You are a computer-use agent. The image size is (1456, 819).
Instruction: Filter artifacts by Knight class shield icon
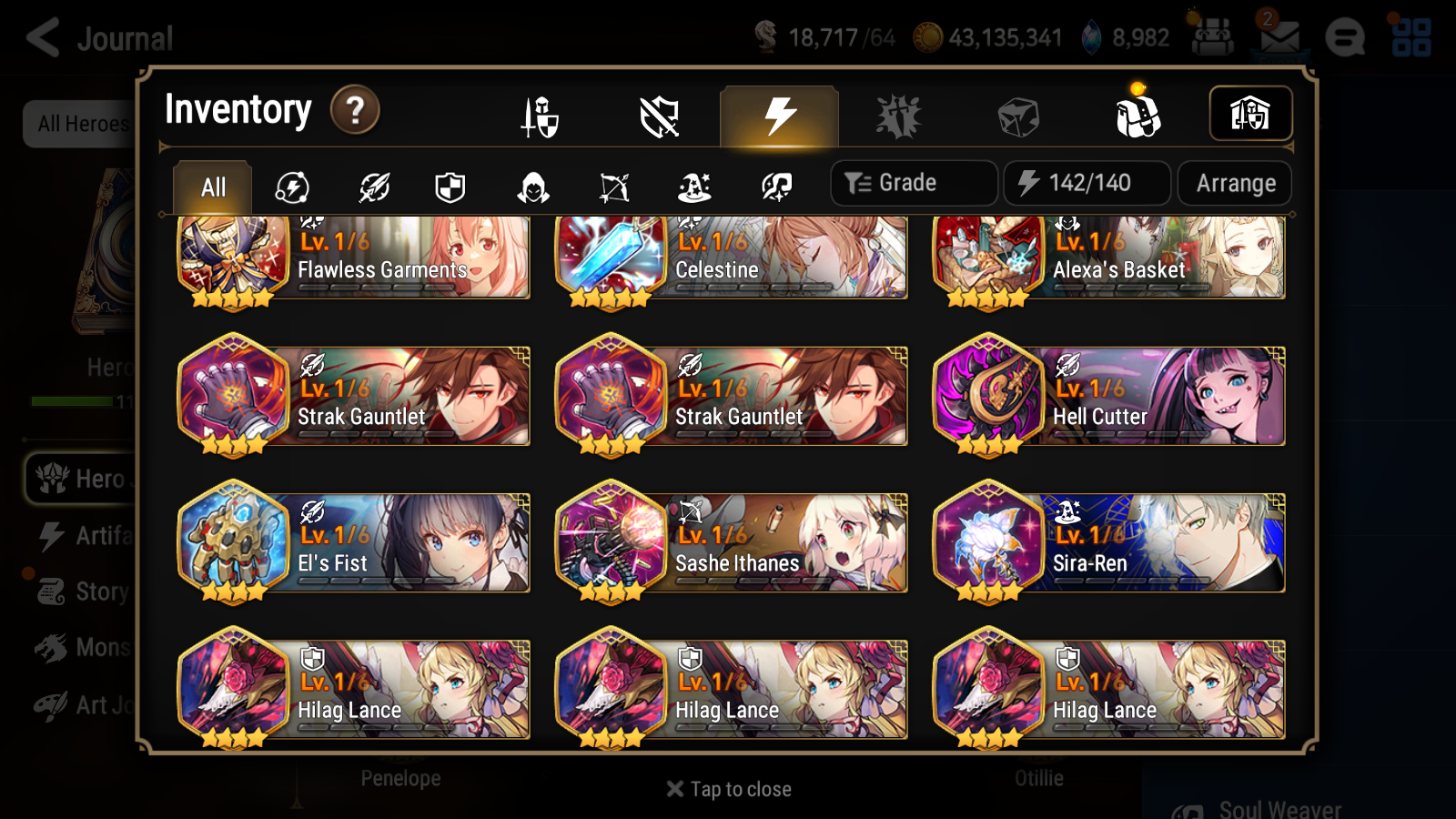[x=450, y=187]
